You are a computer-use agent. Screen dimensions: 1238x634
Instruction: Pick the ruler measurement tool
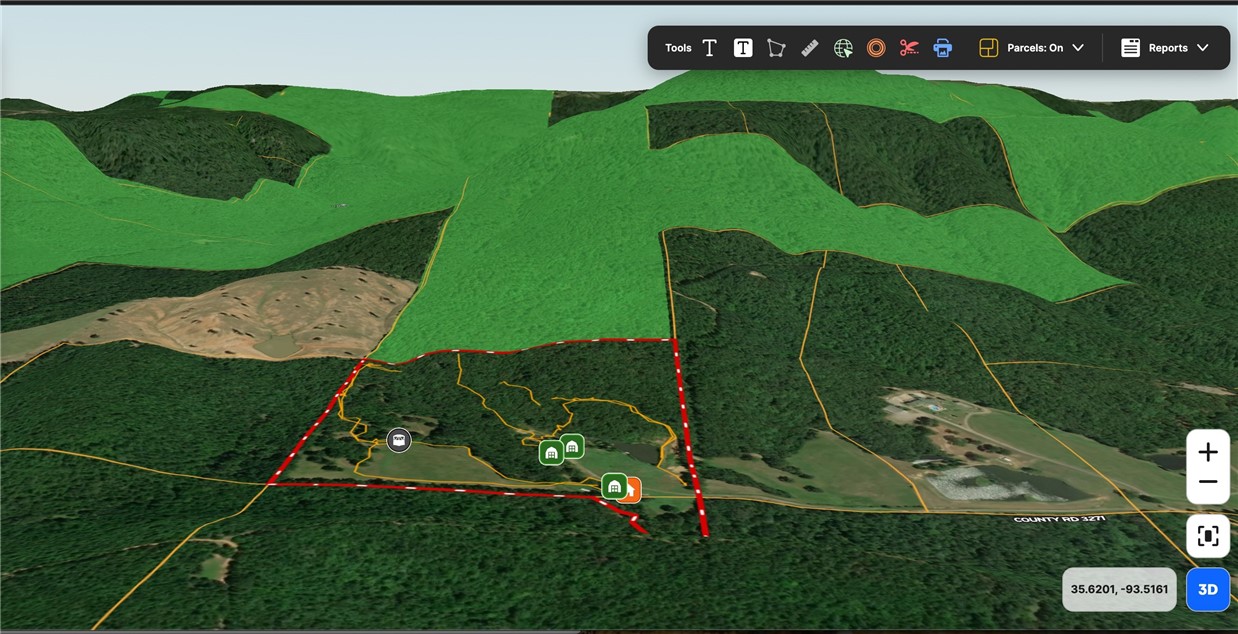pyautogui.click(x=810, y=48)
